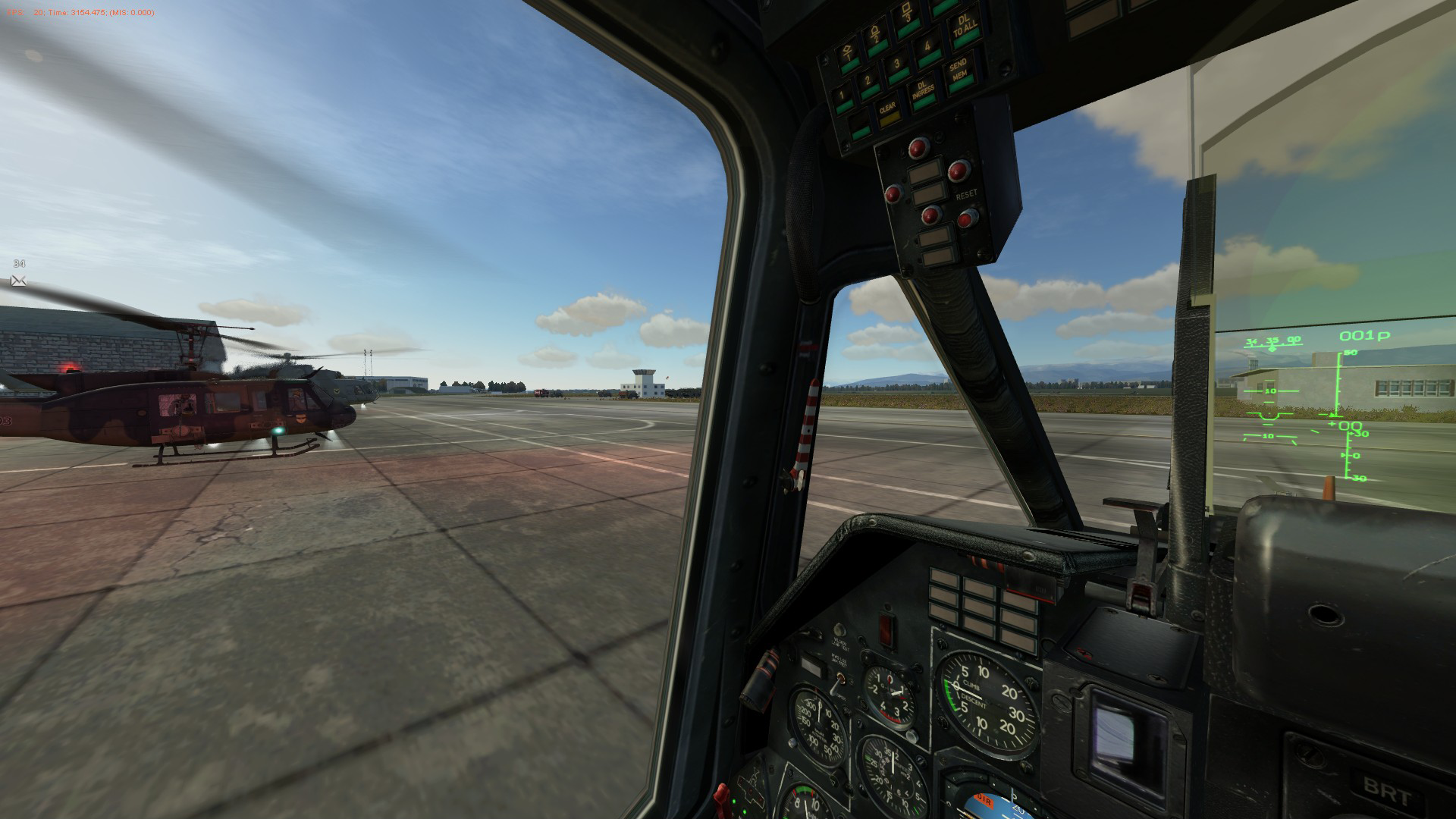Hit the yellow CLEAR datalink button
This screenshot has width=1456, height=819.
coord(887,111)
